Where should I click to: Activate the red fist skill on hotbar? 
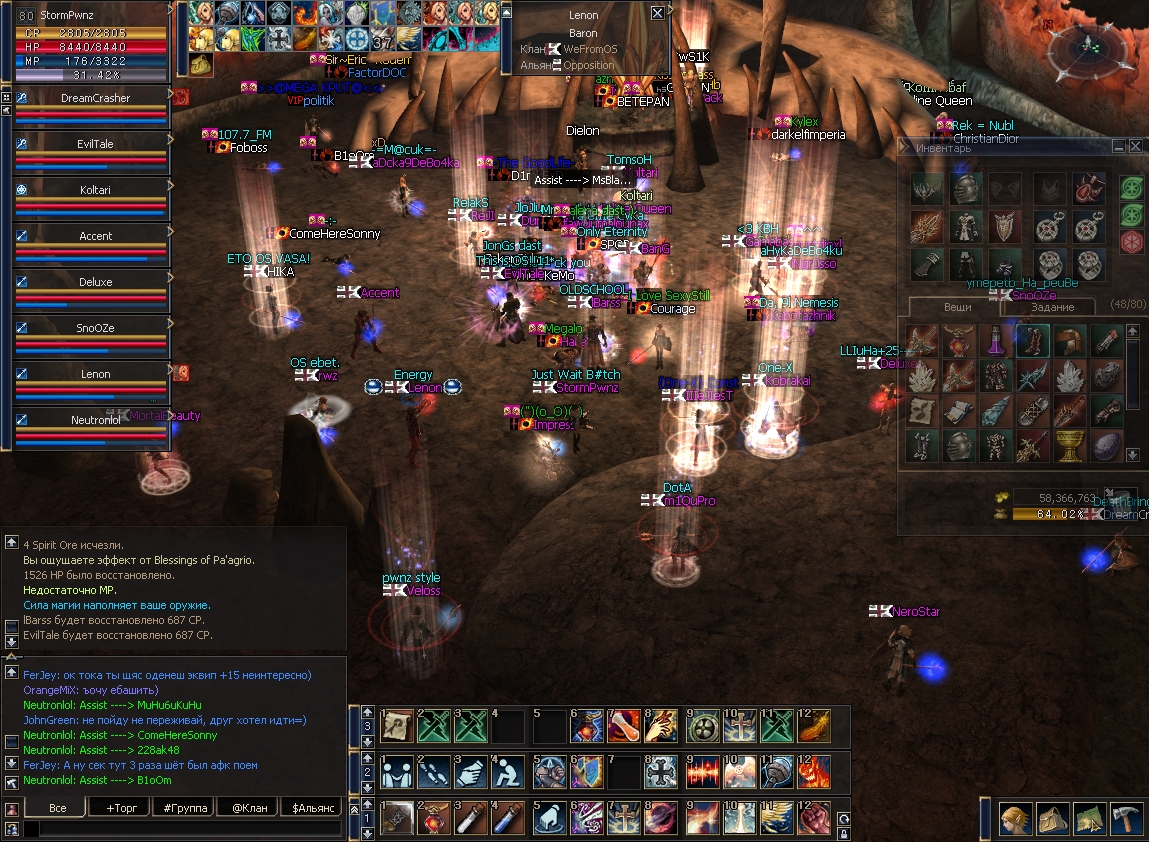[x=811, y=817]
